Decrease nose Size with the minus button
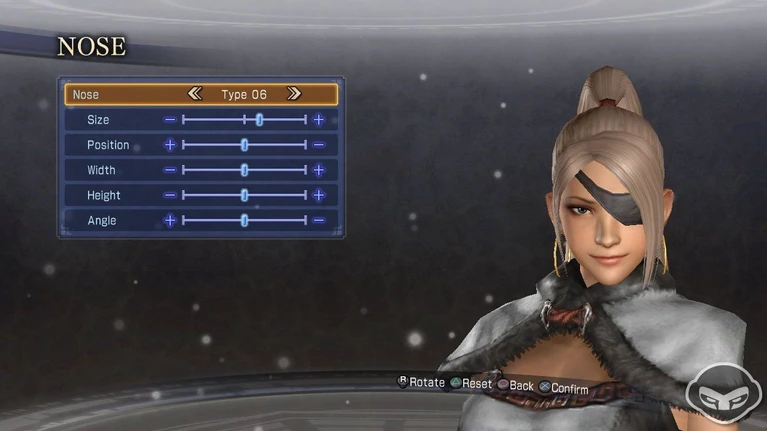Viewport: 767px width, 431px height. tap(170, 120)
